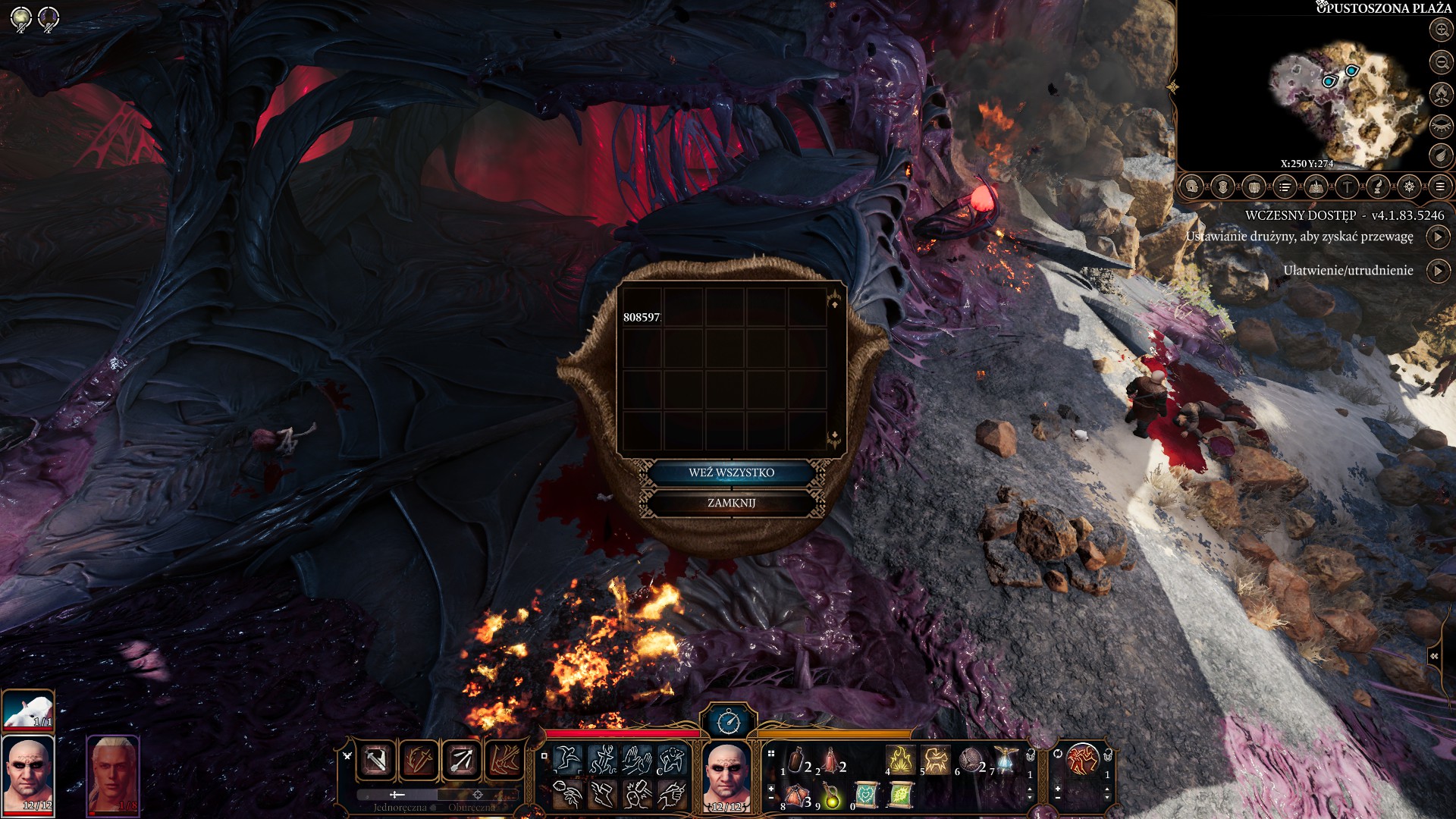
Task: Zoom out on the minimap
Action: [1441, 62]
